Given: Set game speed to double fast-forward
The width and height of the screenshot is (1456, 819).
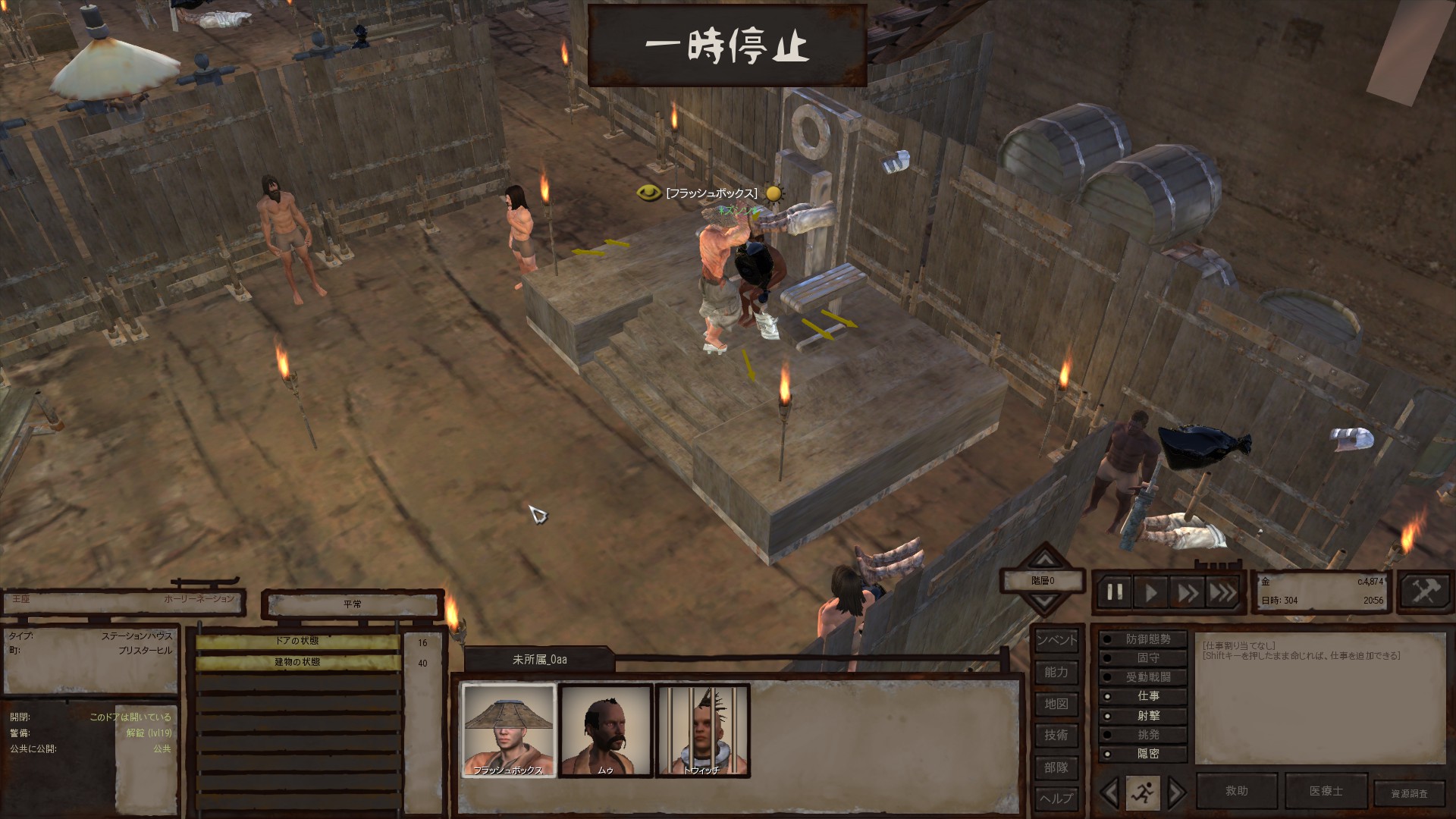Looking at the screenshot, I should click(1187, 592).
